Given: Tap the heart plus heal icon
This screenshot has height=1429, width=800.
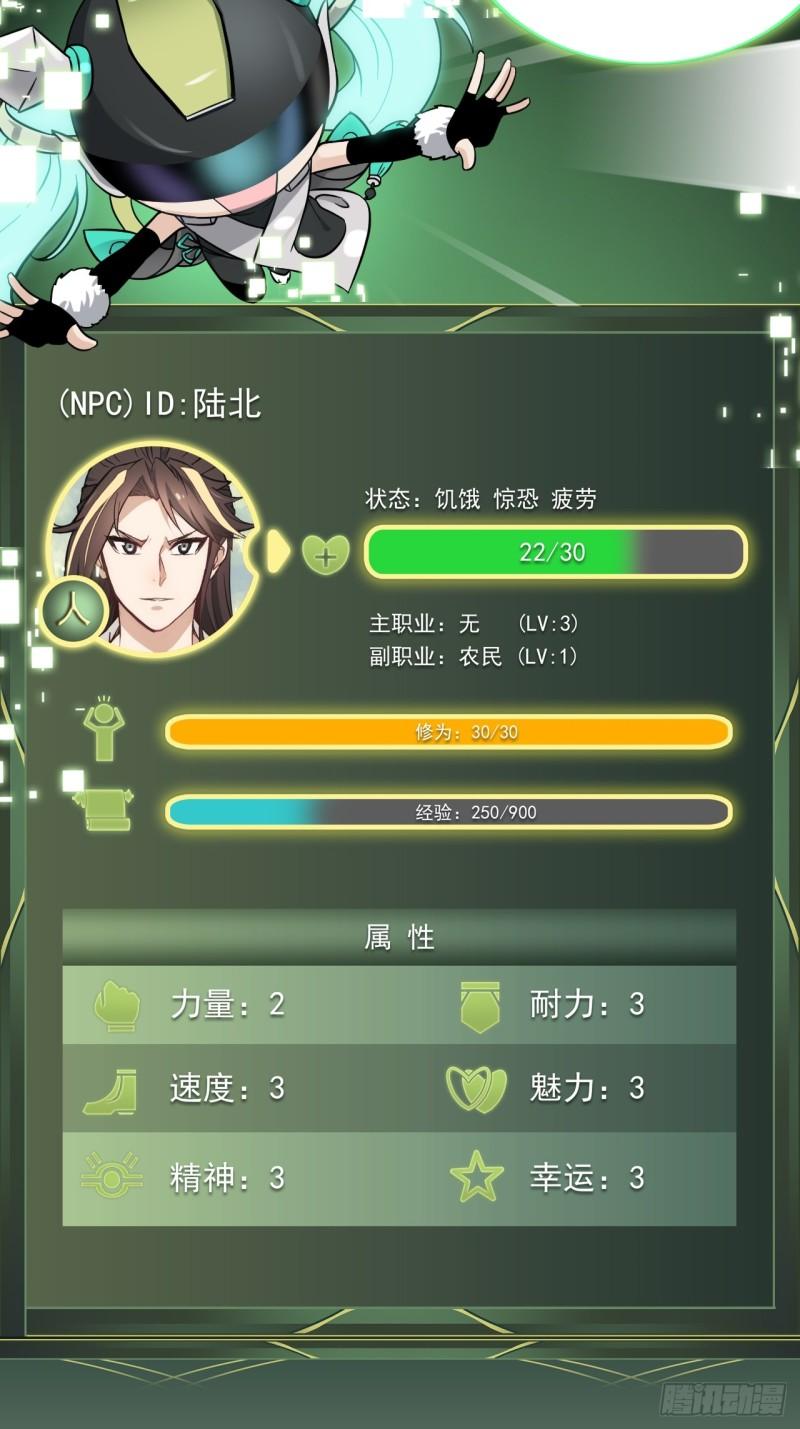Looking at the screenshot, I should [325, 553].
